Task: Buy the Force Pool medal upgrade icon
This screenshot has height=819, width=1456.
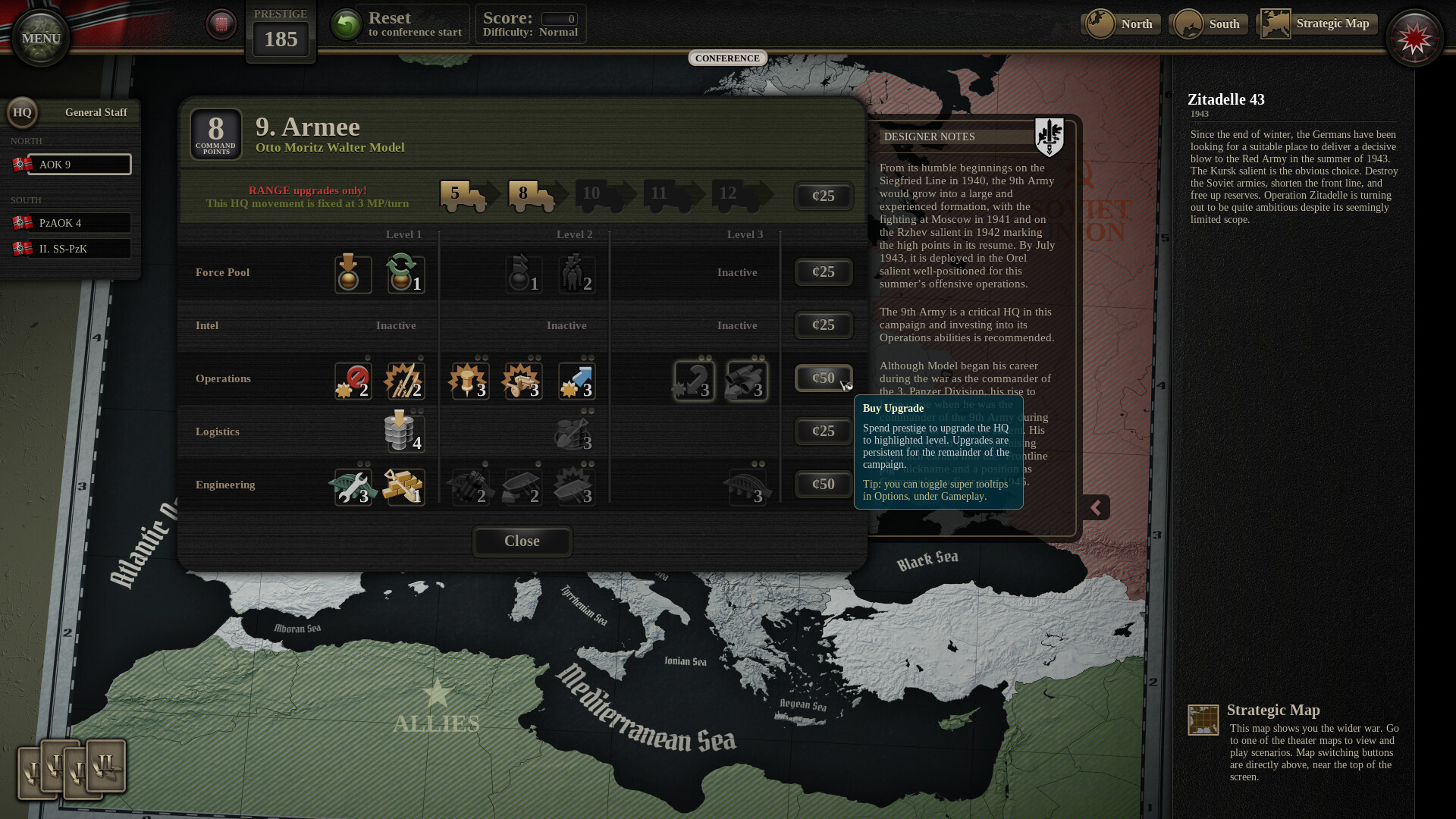Action: coord(351,275)
